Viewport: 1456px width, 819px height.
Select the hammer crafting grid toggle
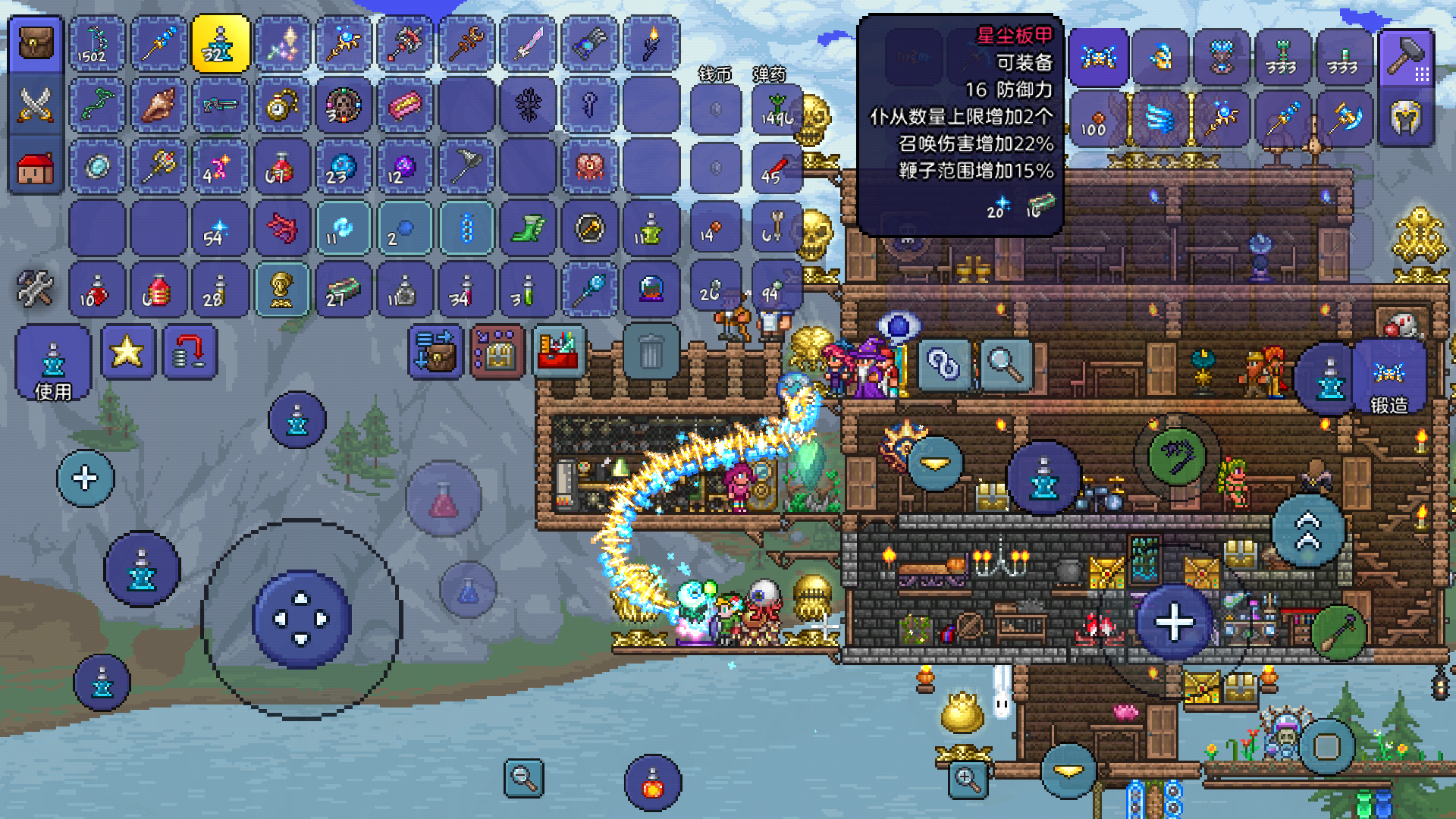1407,56
